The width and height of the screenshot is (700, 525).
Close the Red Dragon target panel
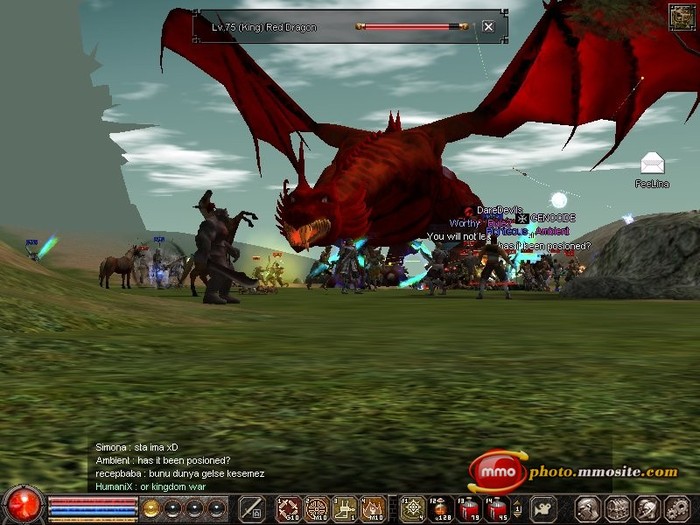488,27
